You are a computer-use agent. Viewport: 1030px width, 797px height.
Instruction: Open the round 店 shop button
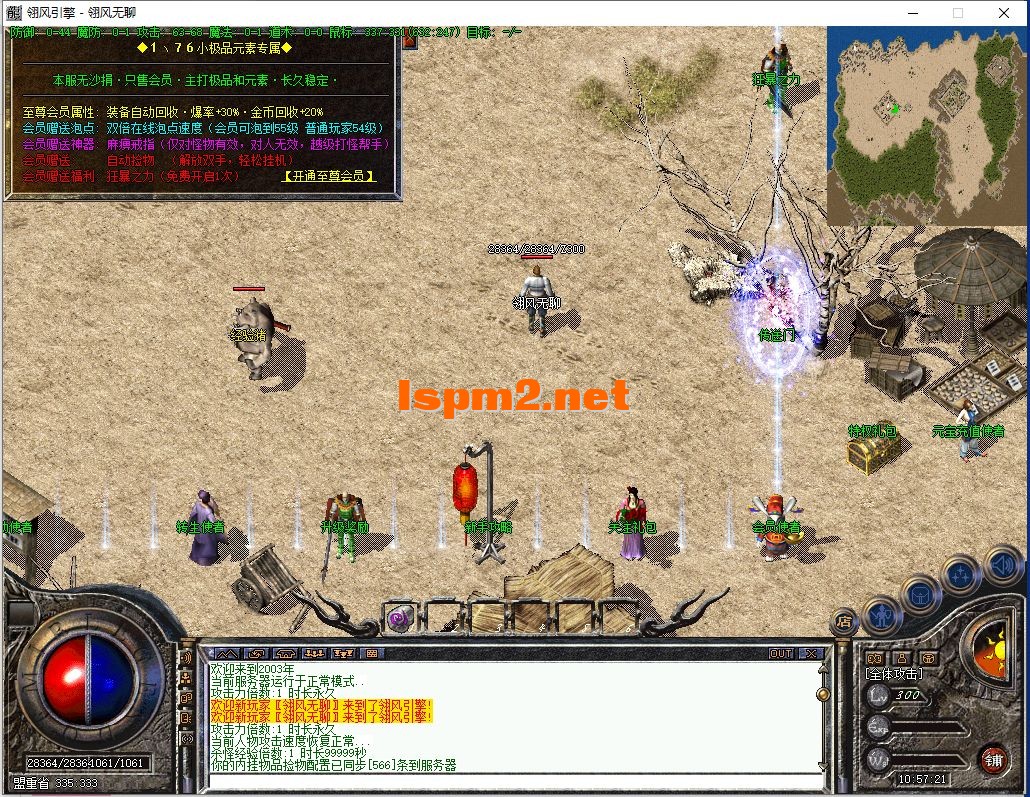[843, 623]
